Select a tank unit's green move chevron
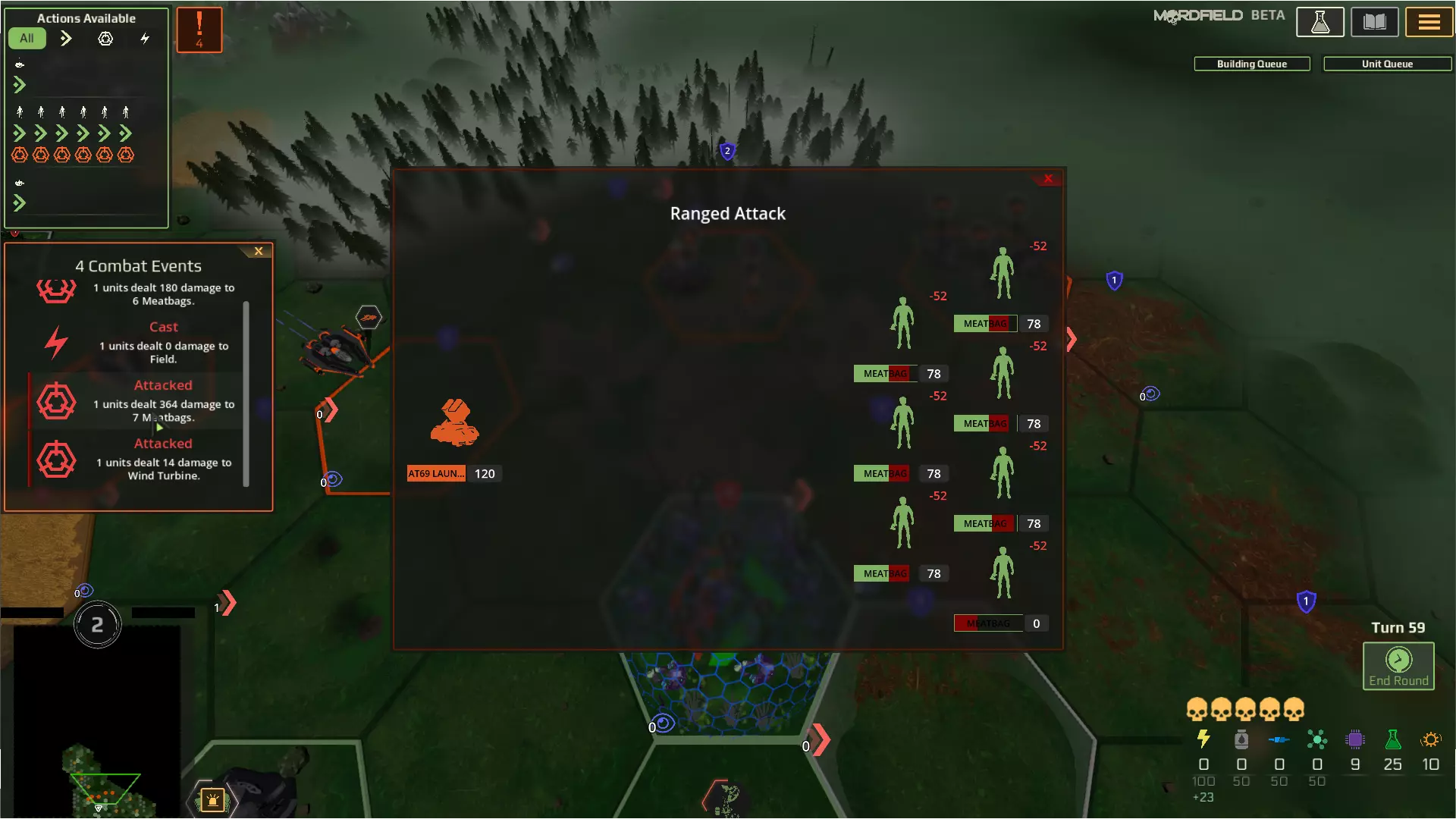 coord(20,85)
